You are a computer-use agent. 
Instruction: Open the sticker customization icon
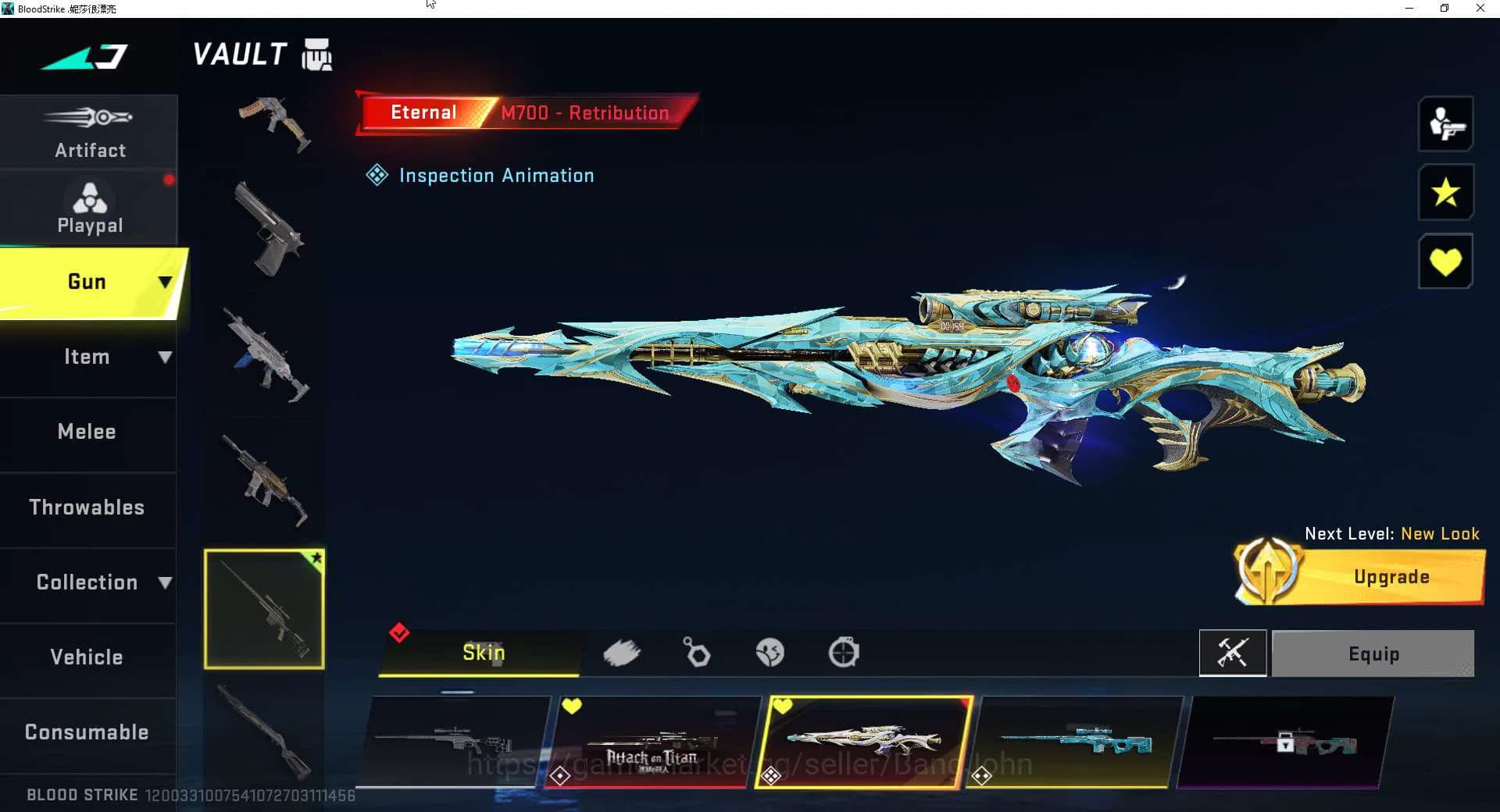(x=770, y=653)
